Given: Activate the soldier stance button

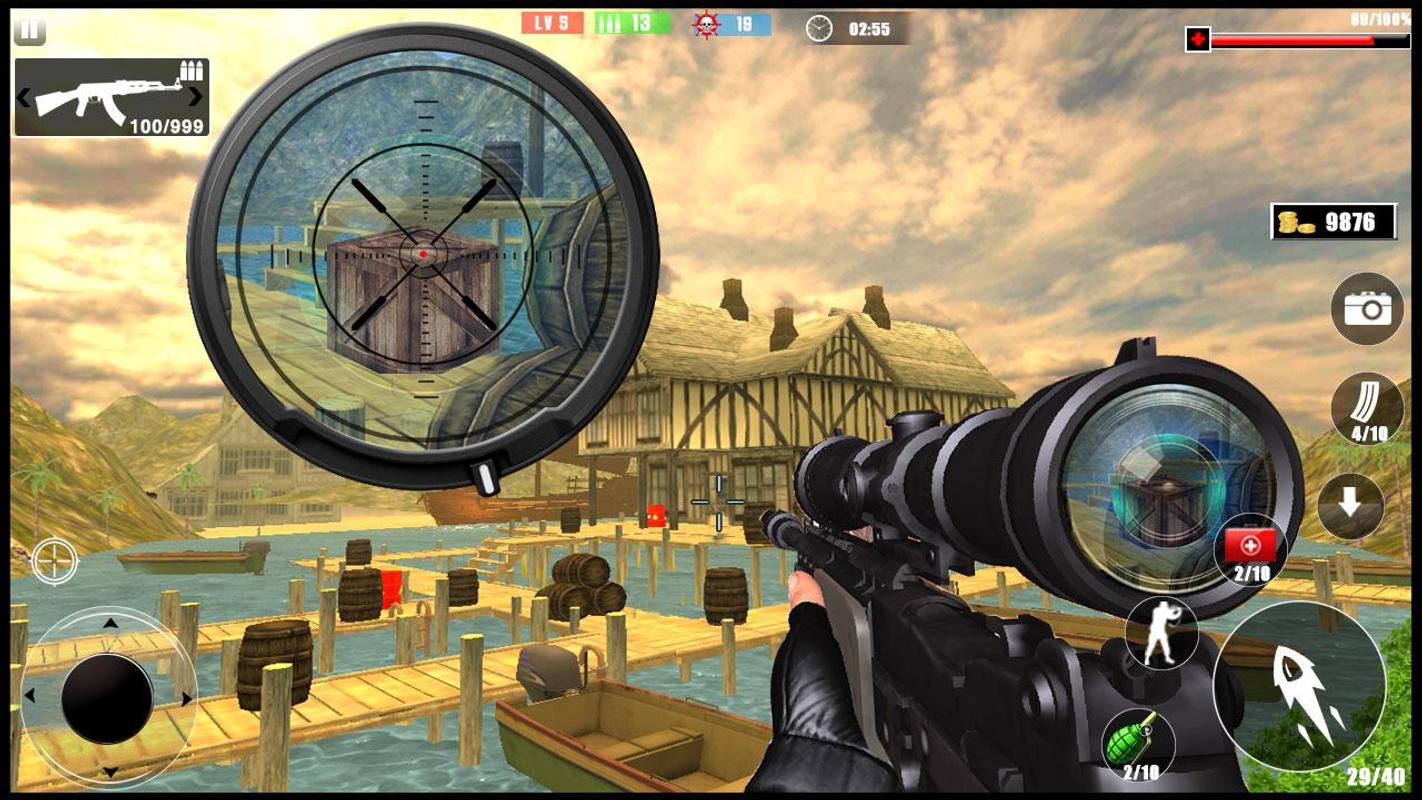Looking at the screenshot, I should (x=1160, y=632).
